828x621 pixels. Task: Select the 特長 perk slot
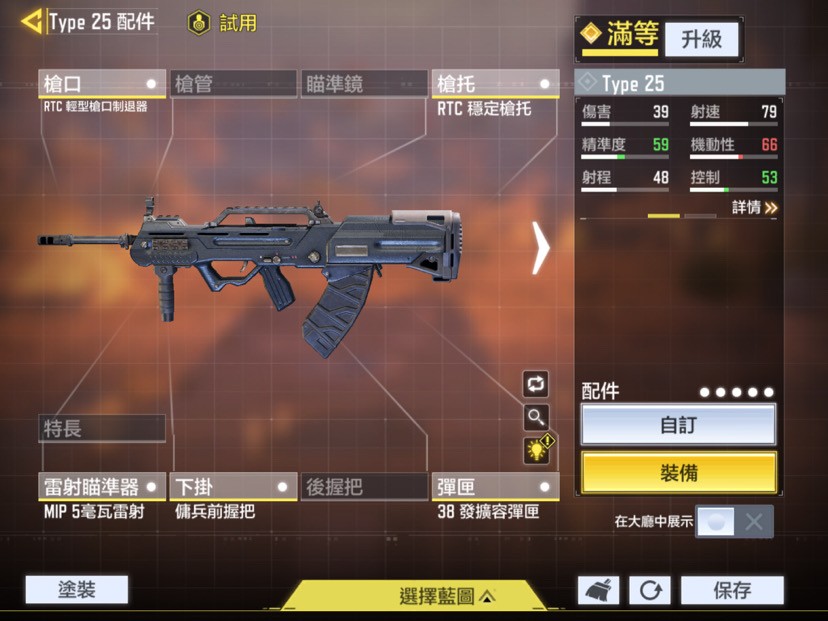click(x=101, y=428)
